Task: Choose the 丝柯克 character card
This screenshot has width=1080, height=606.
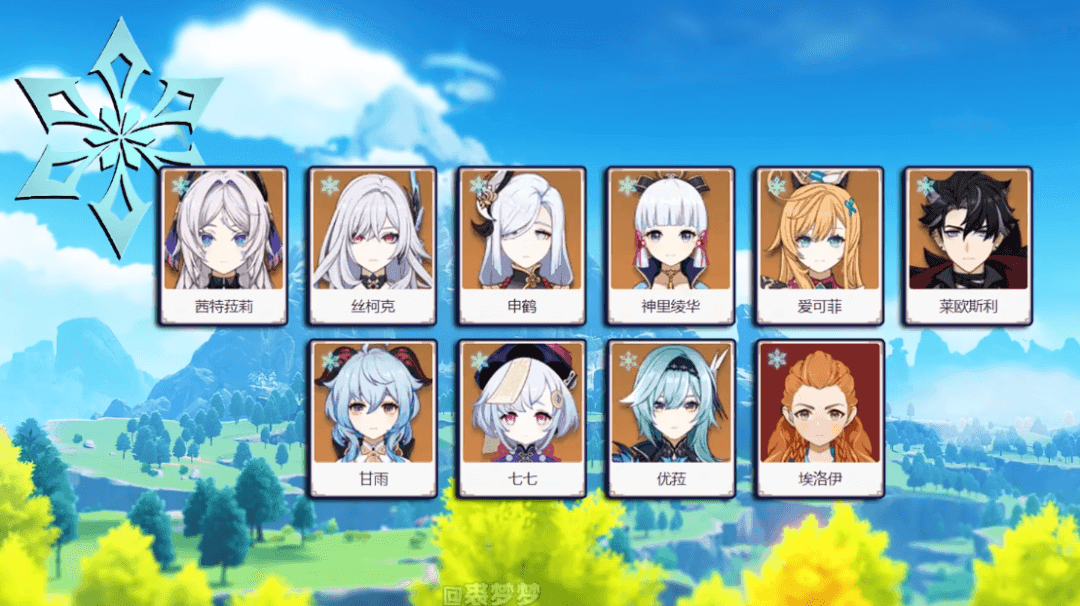Action: tap(372, 245)
